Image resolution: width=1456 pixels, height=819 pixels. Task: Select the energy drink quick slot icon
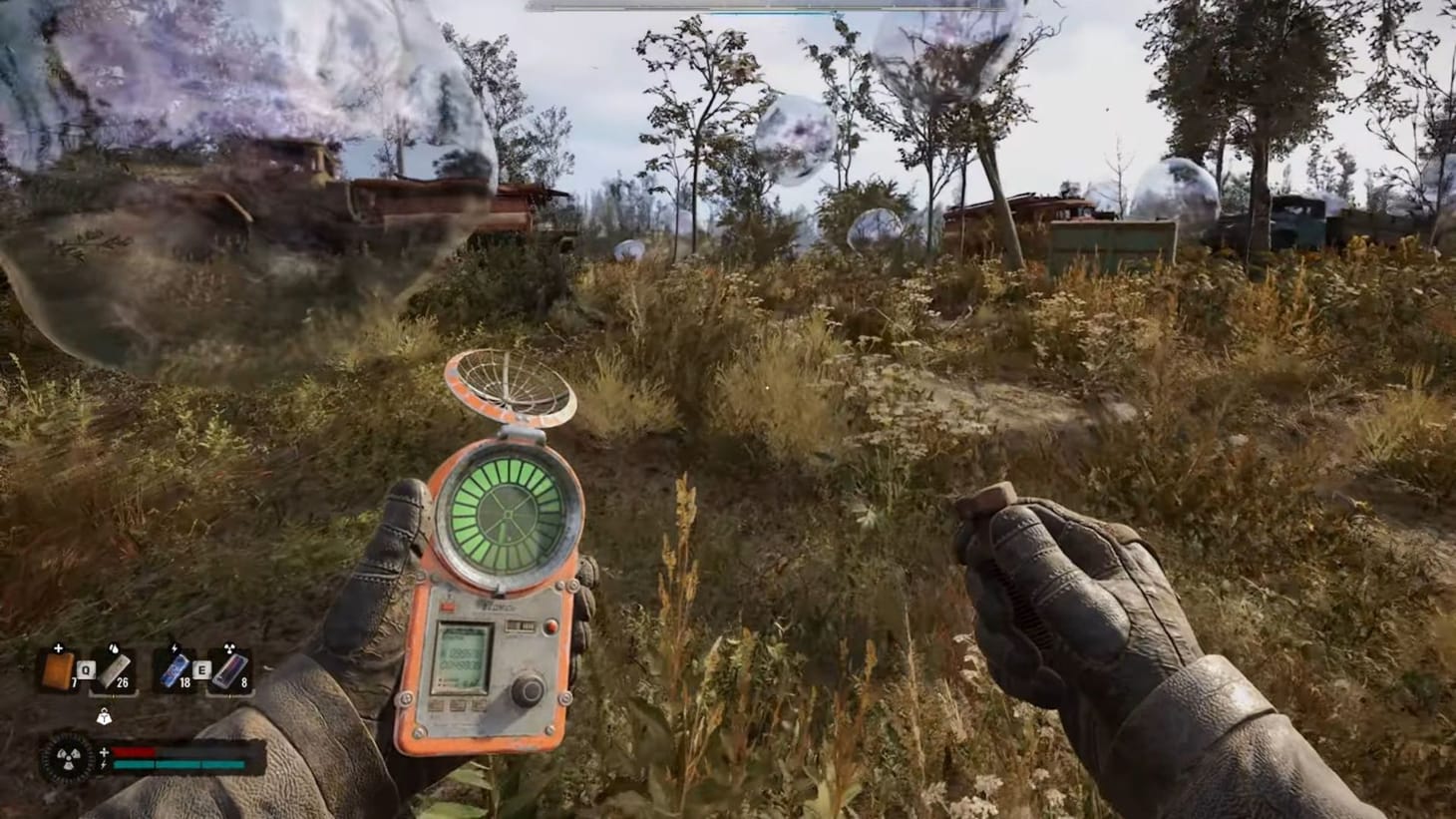[x=178, y=670]
